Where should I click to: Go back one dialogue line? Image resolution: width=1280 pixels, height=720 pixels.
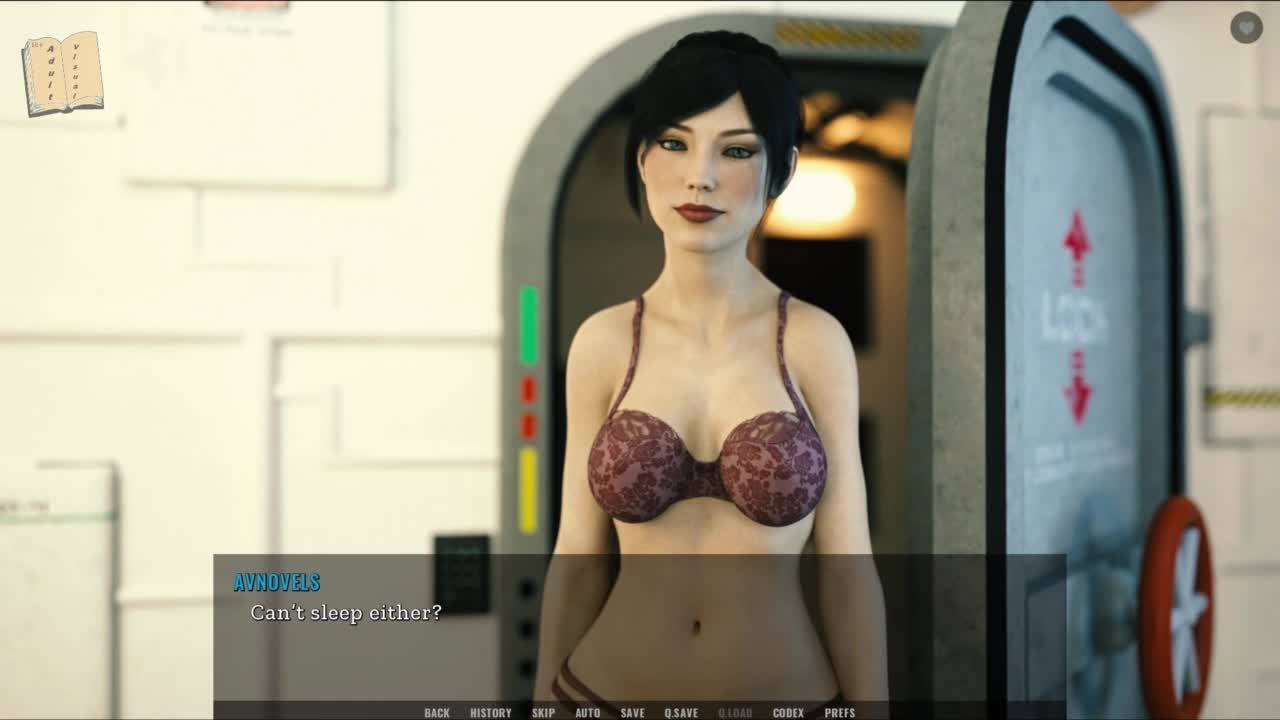pos(437,712)
